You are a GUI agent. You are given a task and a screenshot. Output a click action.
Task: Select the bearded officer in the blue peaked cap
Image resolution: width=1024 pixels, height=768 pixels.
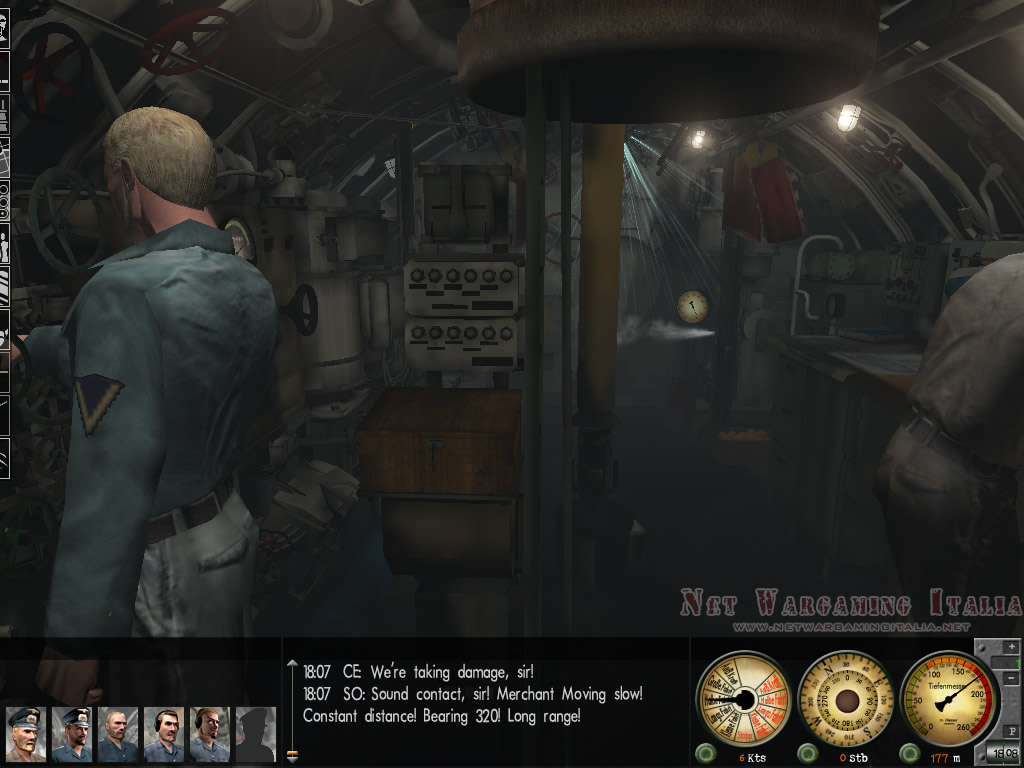(71, 734)
